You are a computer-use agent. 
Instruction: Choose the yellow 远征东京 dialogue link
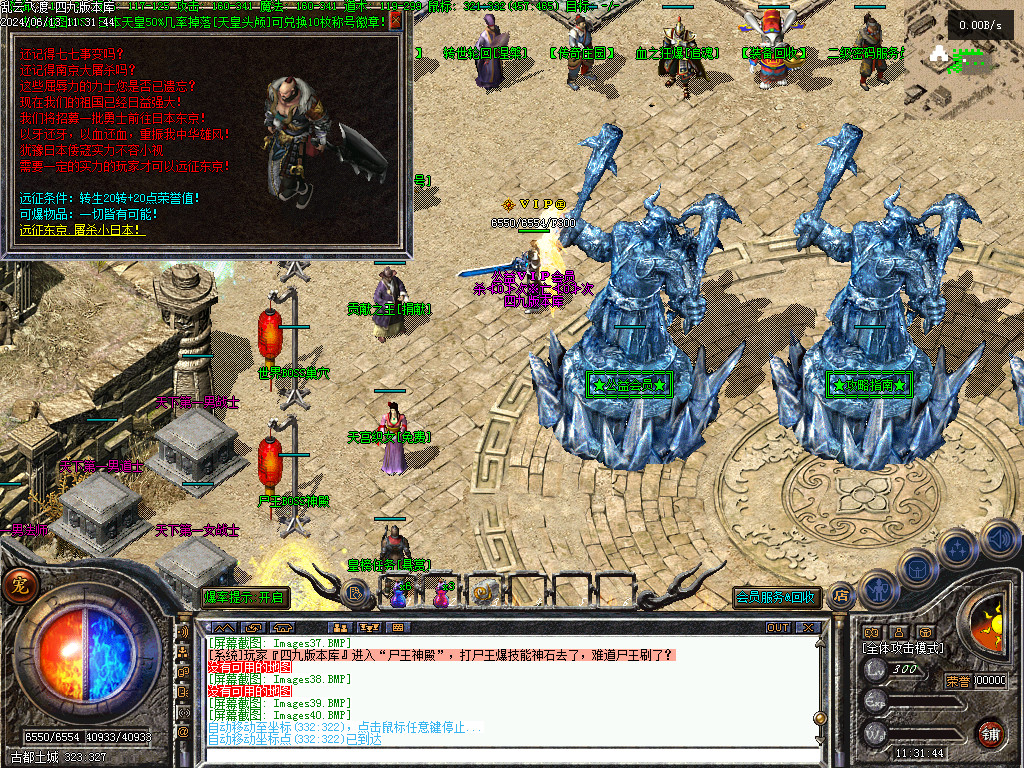click(81, 230)
